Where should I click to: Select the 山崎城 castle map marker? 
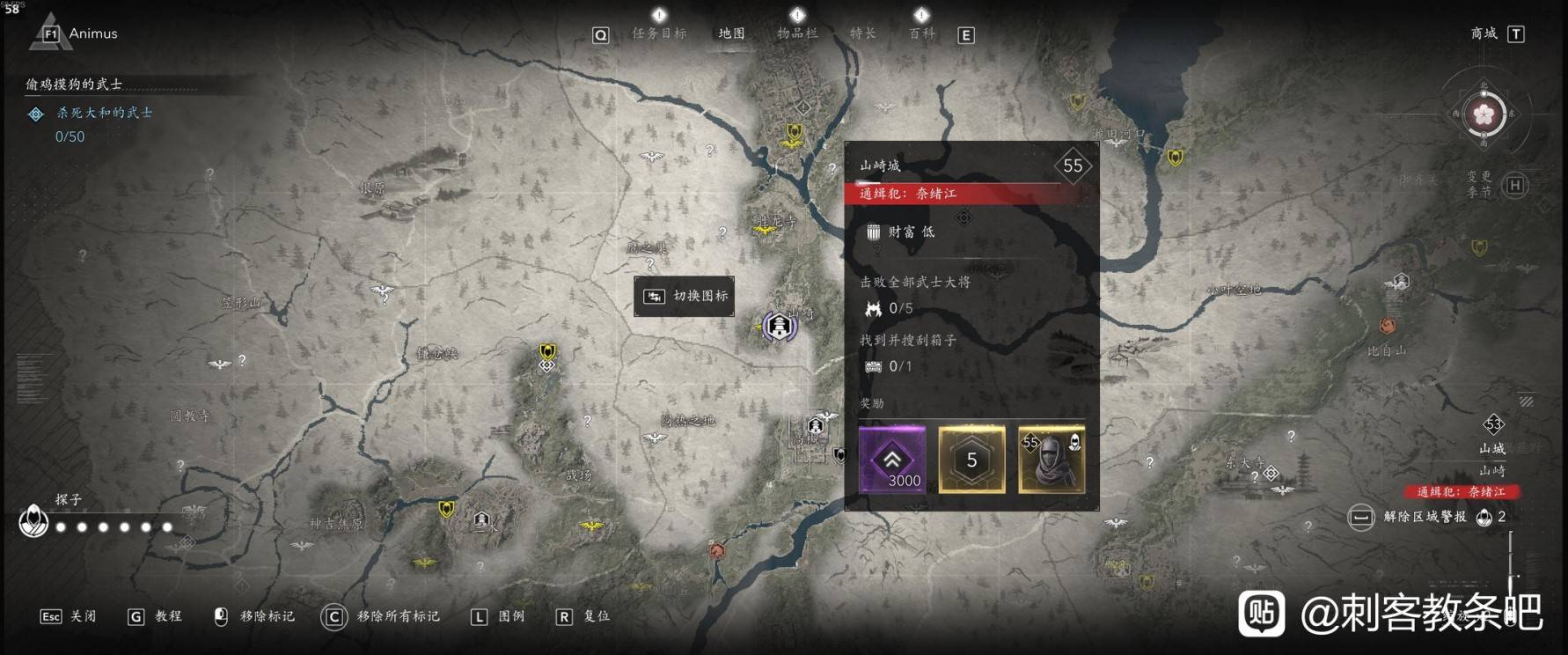coord(779,327)
